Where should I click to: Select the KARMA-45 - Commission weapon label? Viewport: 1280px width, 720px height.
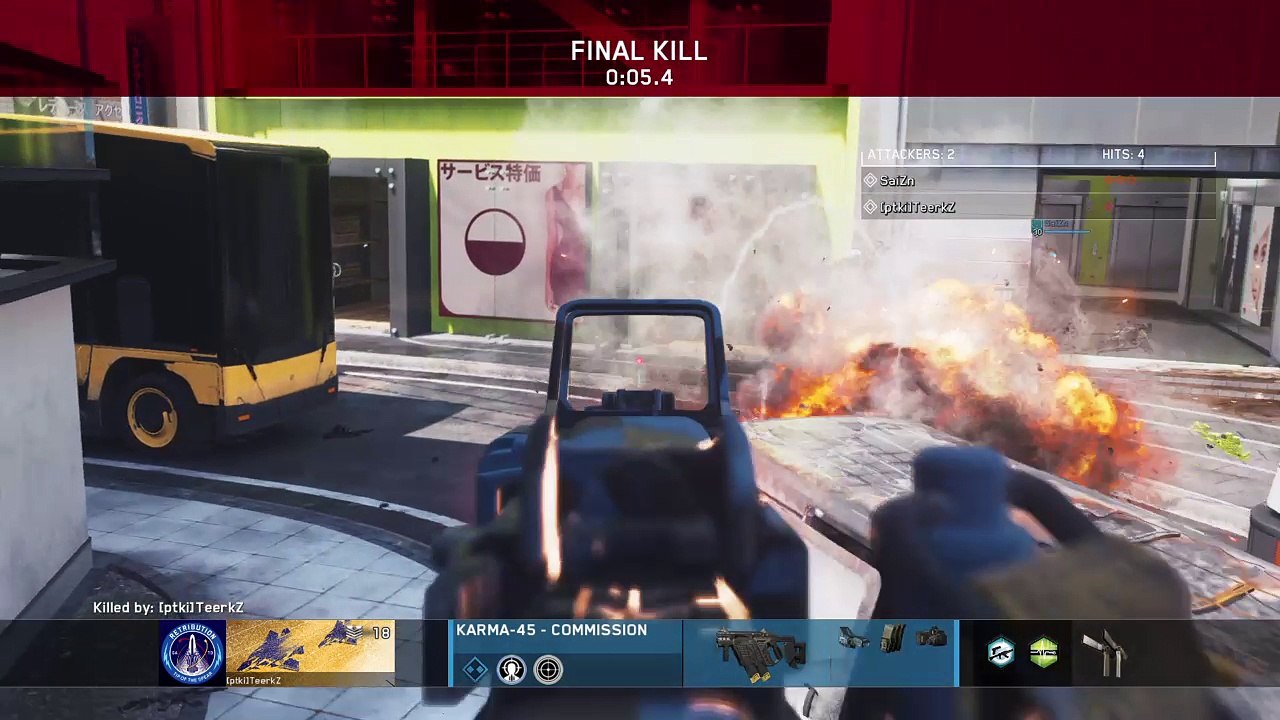click(551, 630)
